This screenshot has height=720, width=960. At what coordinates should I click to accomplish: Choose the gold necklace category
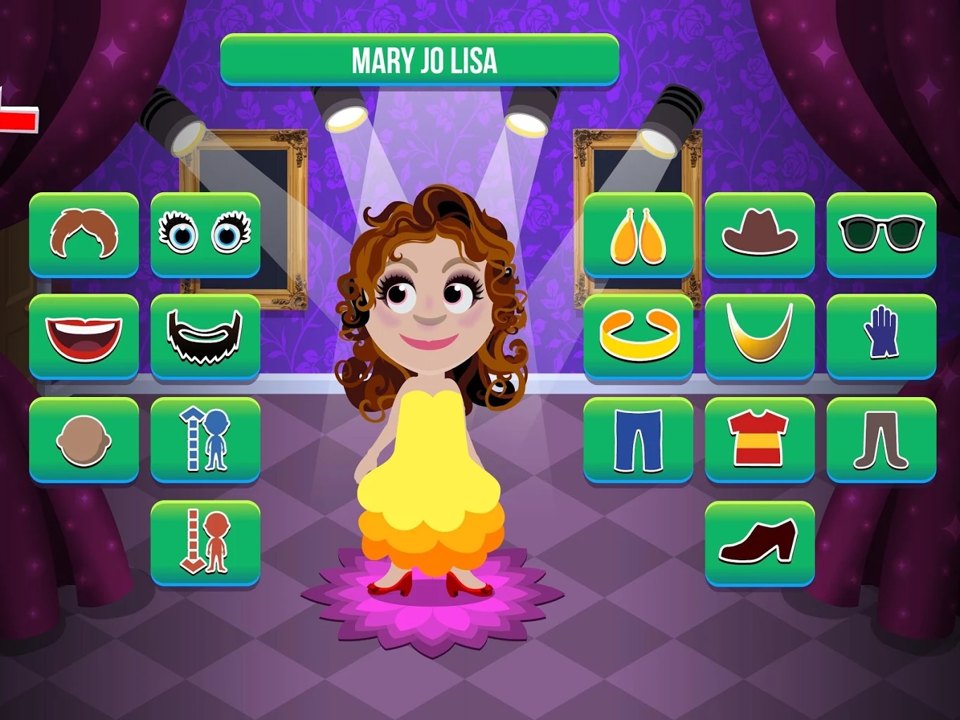(x=760, y=337)
